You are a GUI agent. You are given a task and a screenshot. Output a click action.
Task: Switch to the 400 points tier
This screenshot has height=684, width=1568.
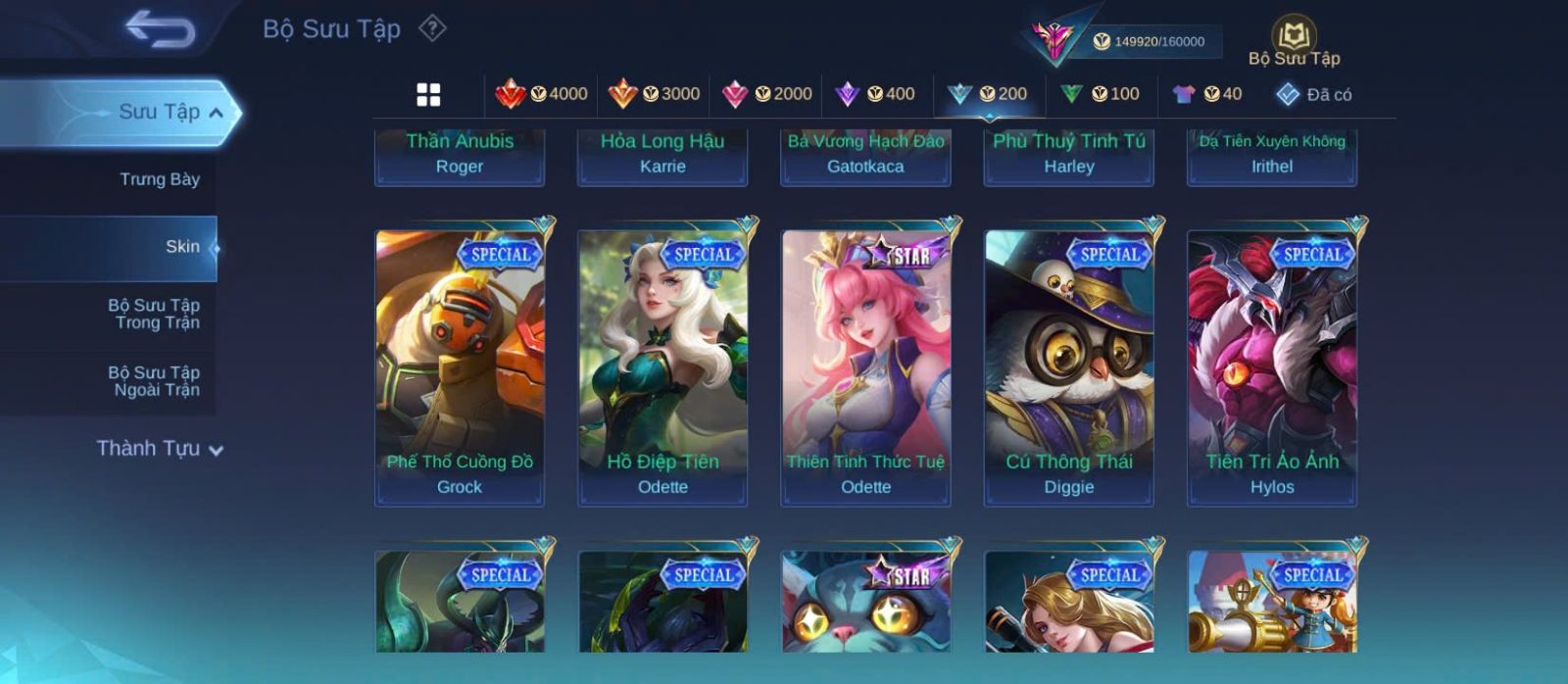tap(875, 94)
